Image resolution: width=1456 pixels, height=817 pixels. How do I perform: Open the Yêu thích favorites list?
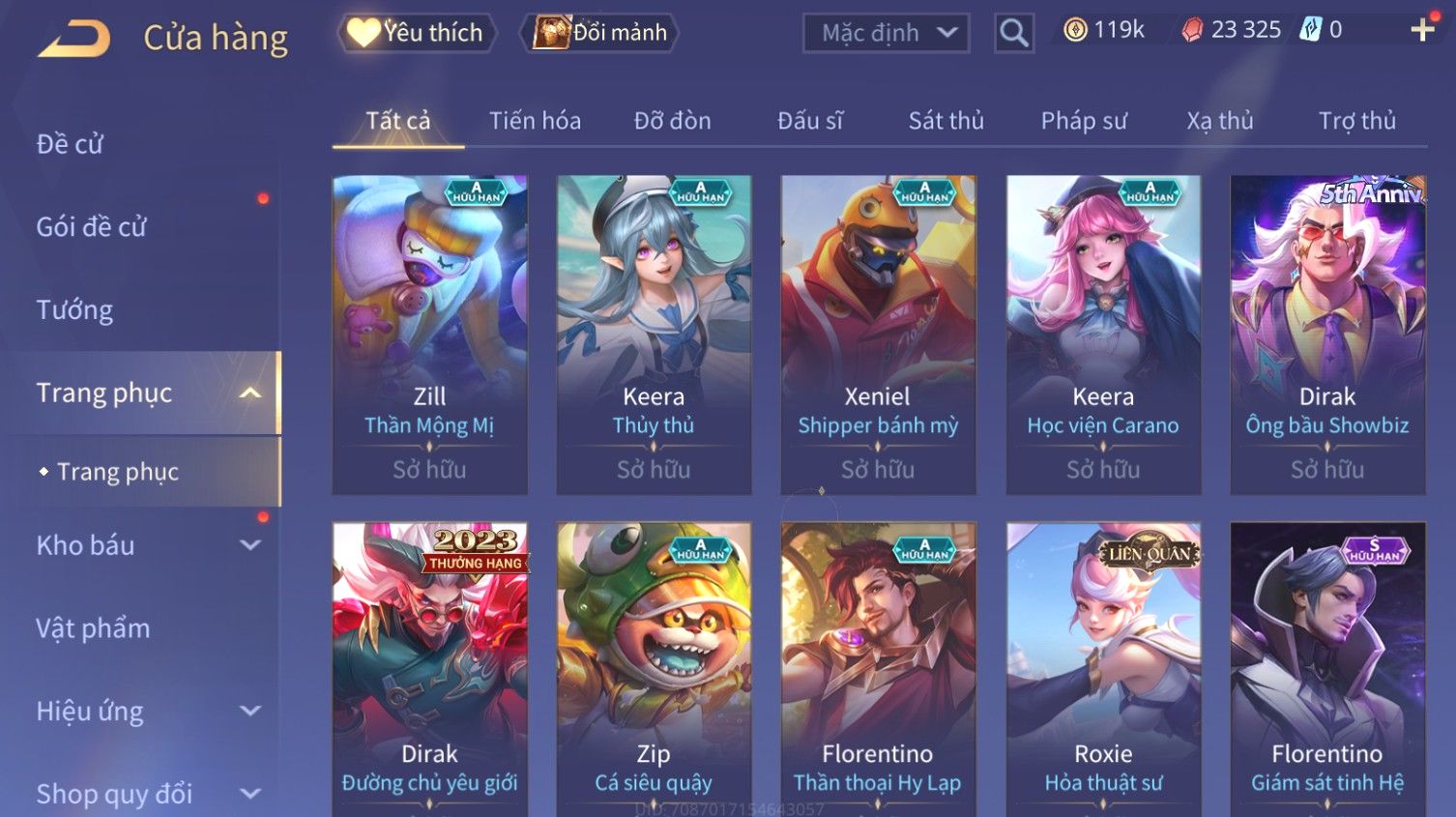point(416,33)
